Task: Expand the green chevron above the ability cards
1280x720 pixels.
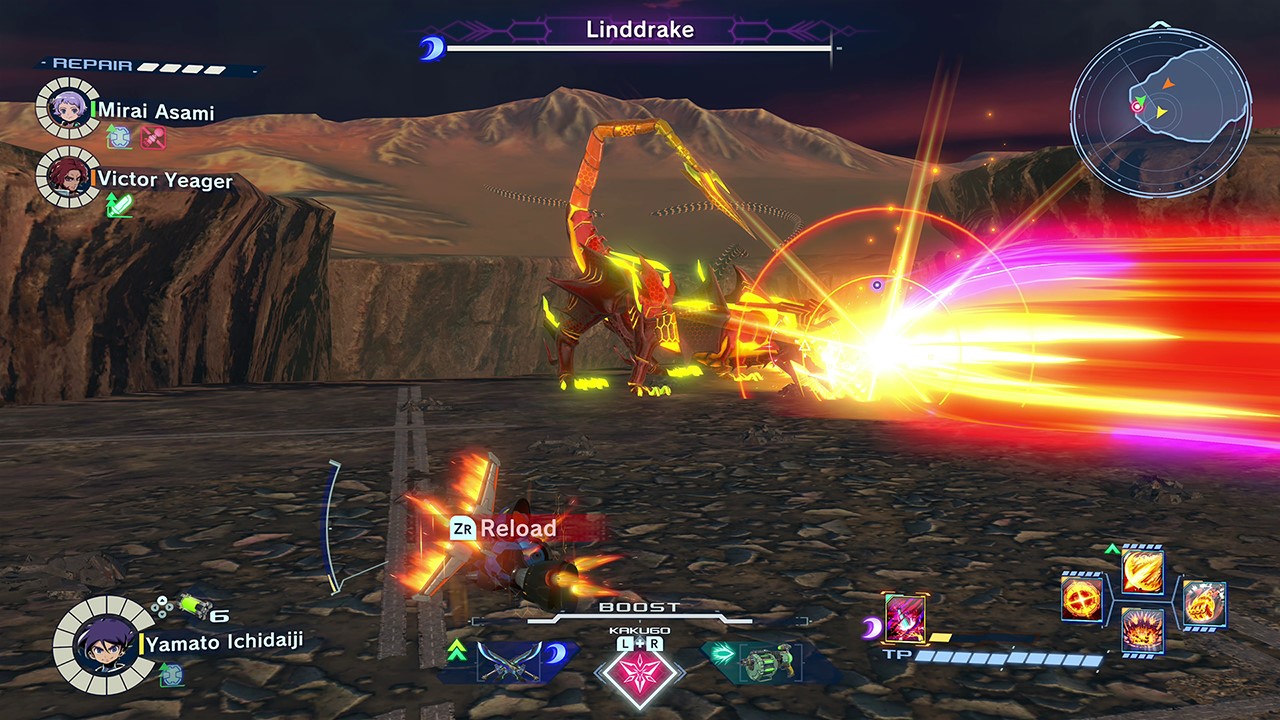Action: click(x=1112, y=547)
